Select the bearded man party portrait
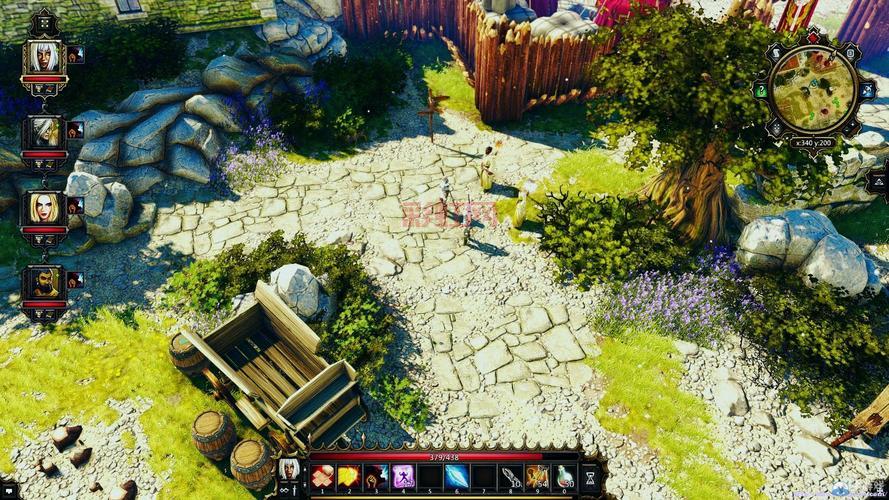 tap(43, 281)
